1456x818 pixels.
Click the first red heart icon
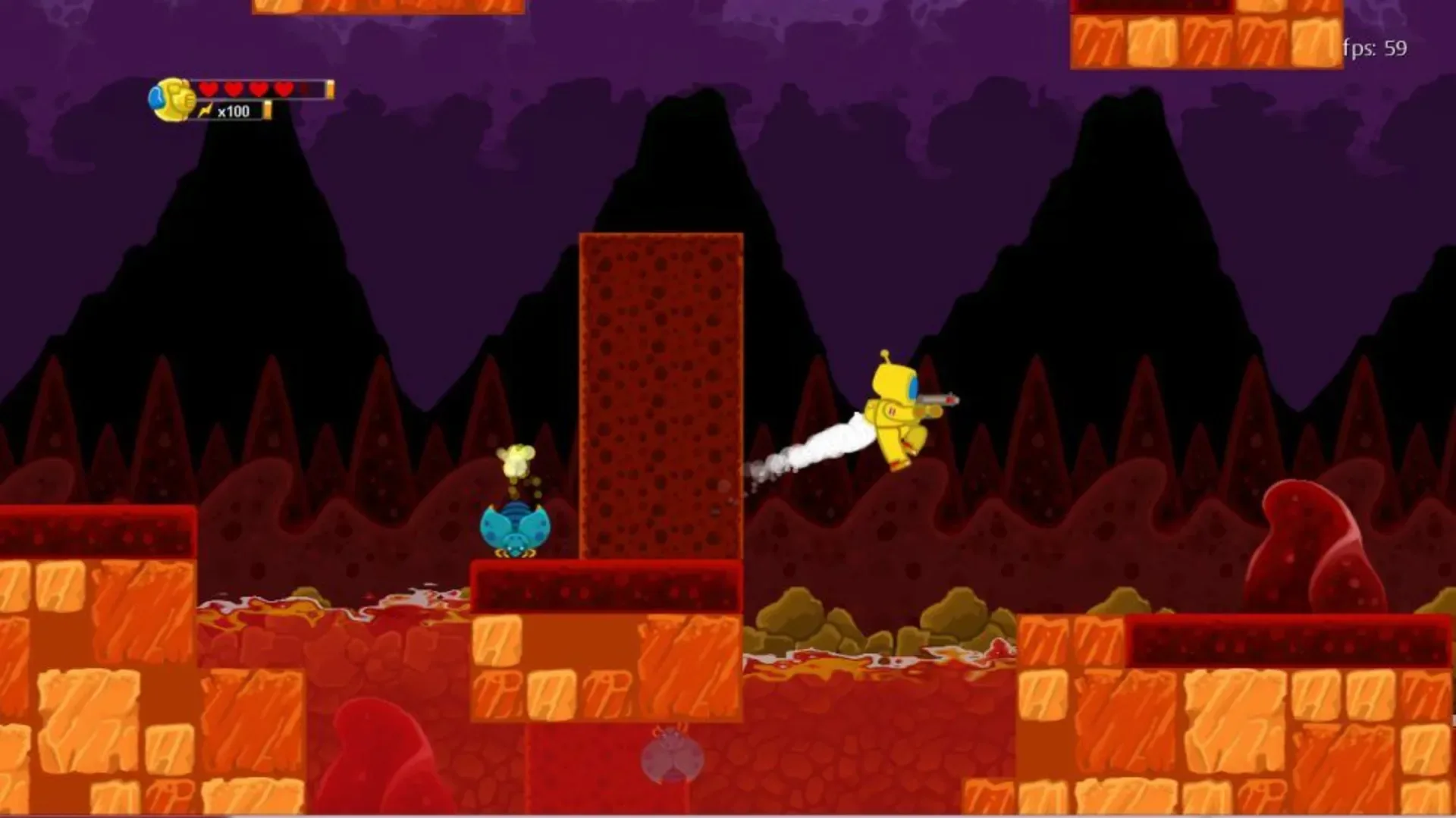(x=206, y=88)
